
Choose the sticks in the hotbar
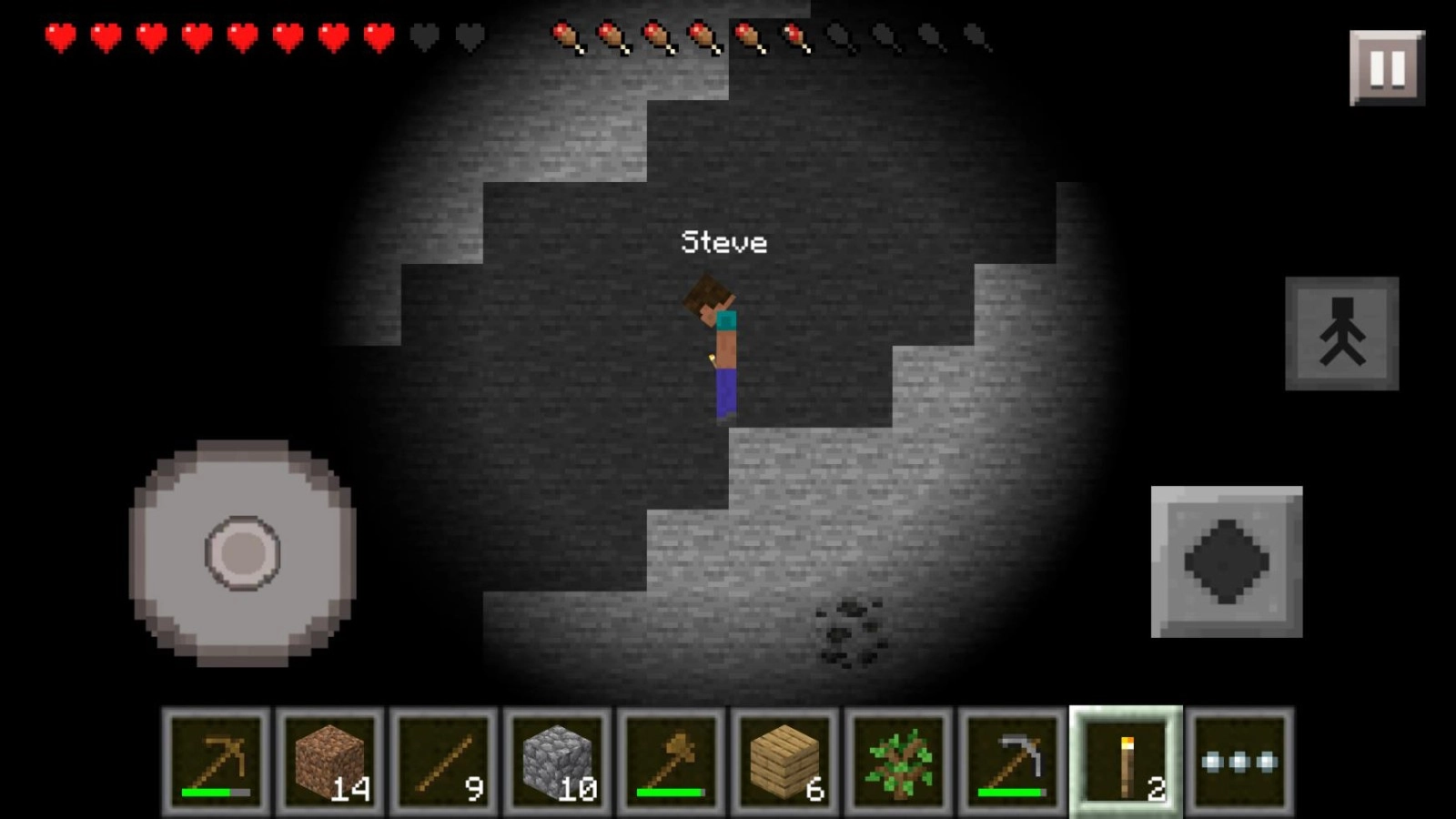pyautogui.click(x=444, y=762)
